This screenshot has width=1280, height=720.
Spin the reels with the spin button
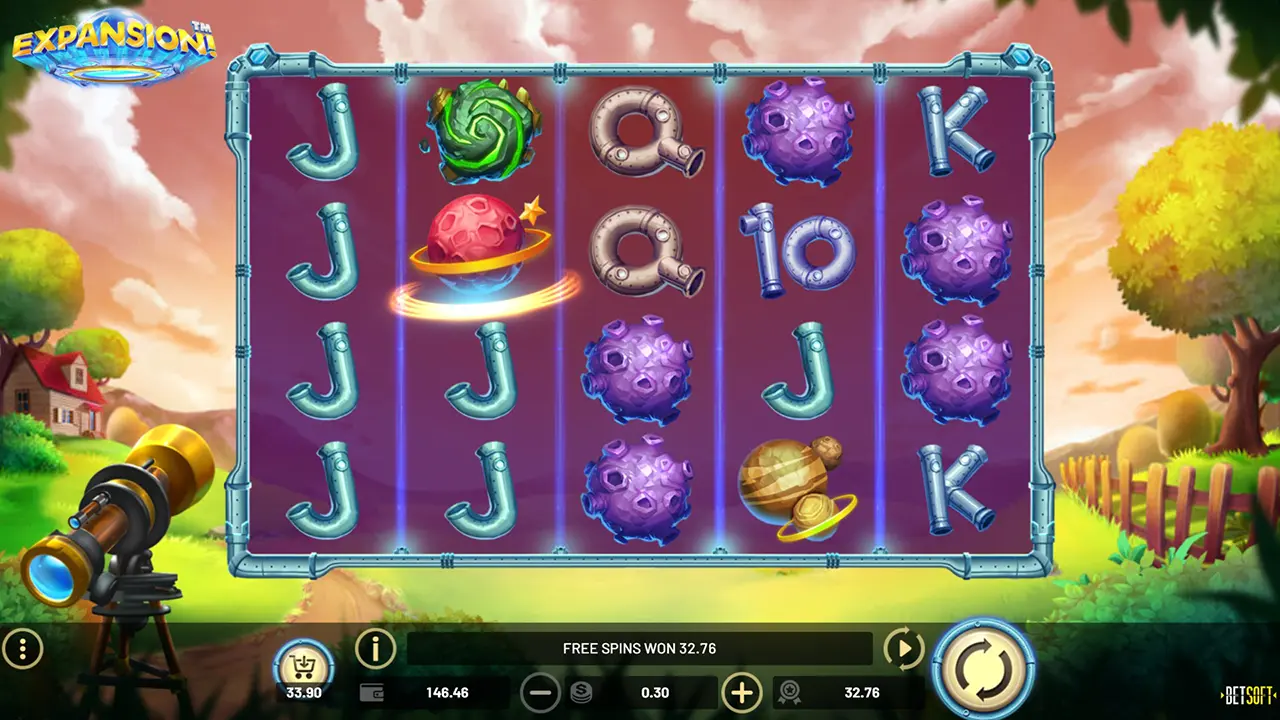click(x=984, y=667)
